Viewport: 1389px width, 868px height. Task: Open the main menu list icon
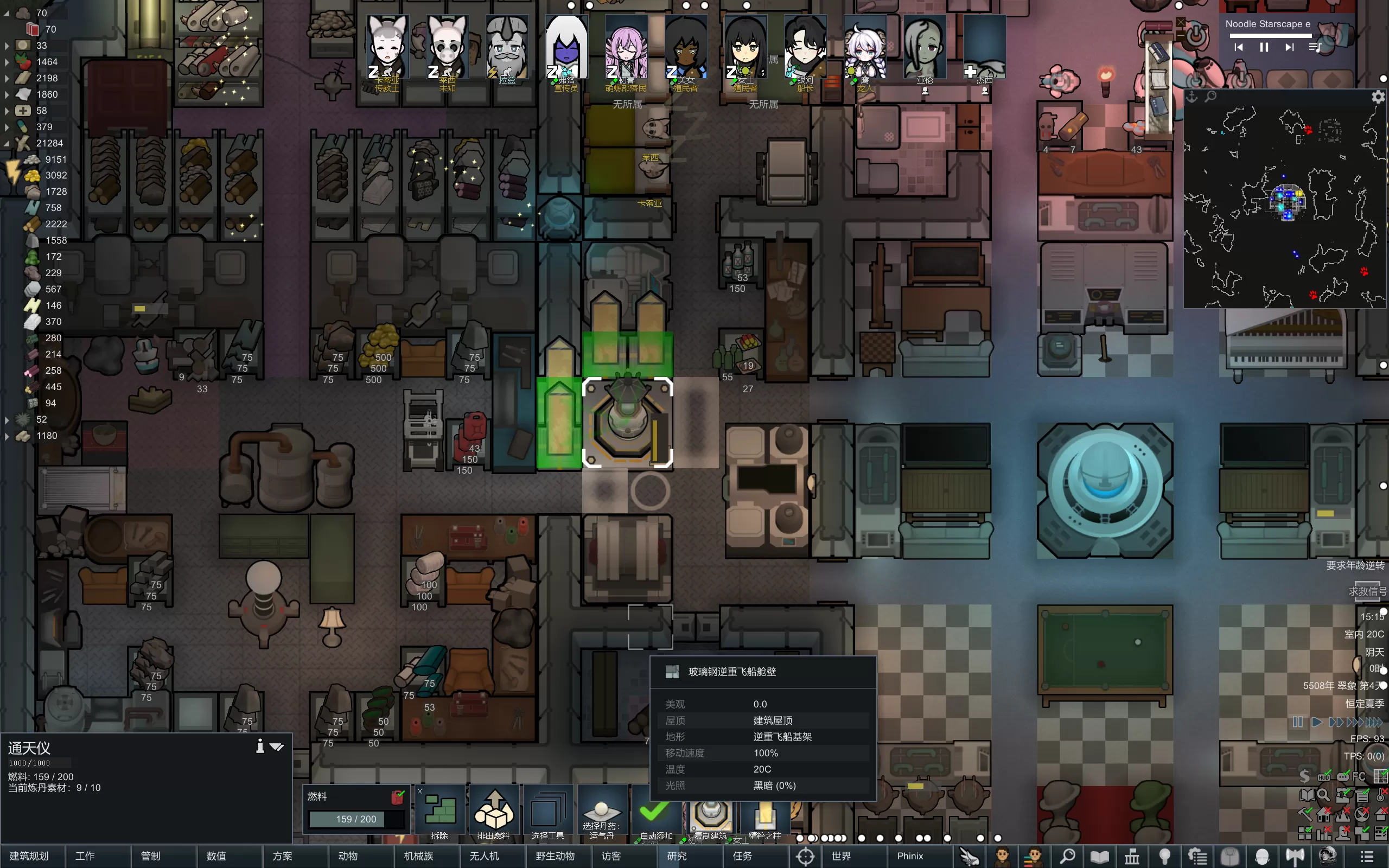pos(1367,856)
